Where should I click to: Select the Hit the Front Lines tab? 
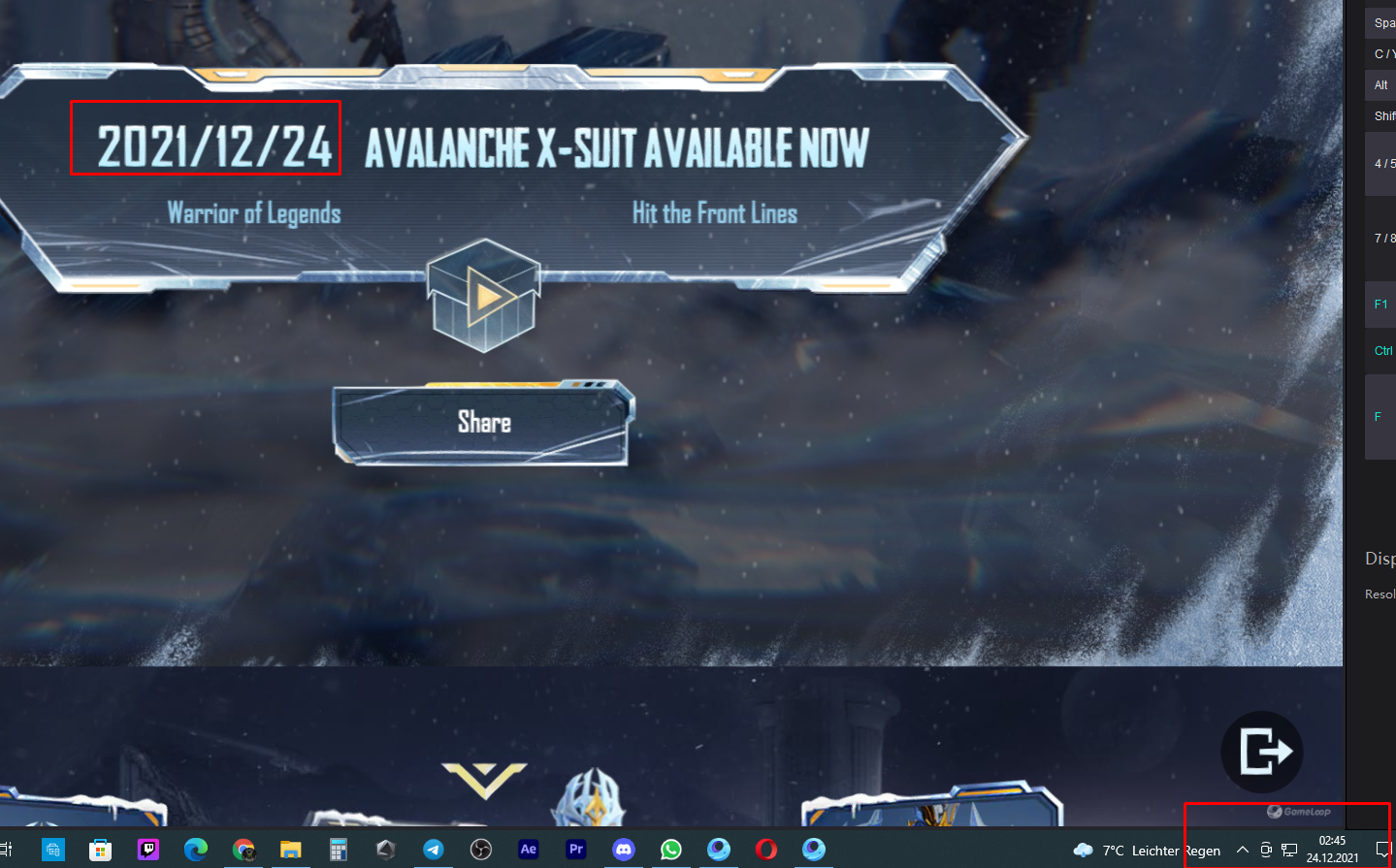point(715,213)
